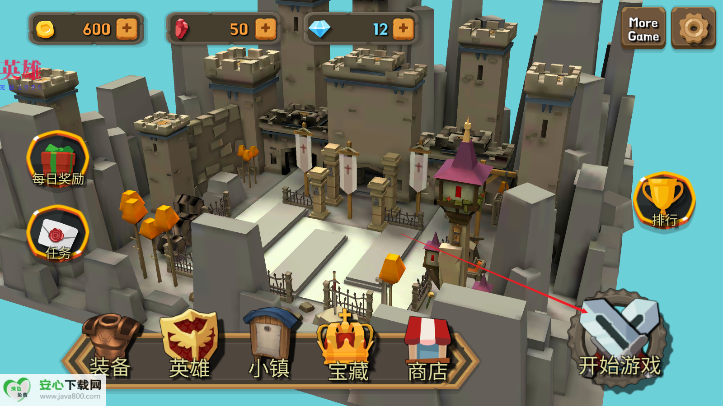Open settings with the gear icon
The height and width of the screenshot is (406, 723).
pos(693,28)
